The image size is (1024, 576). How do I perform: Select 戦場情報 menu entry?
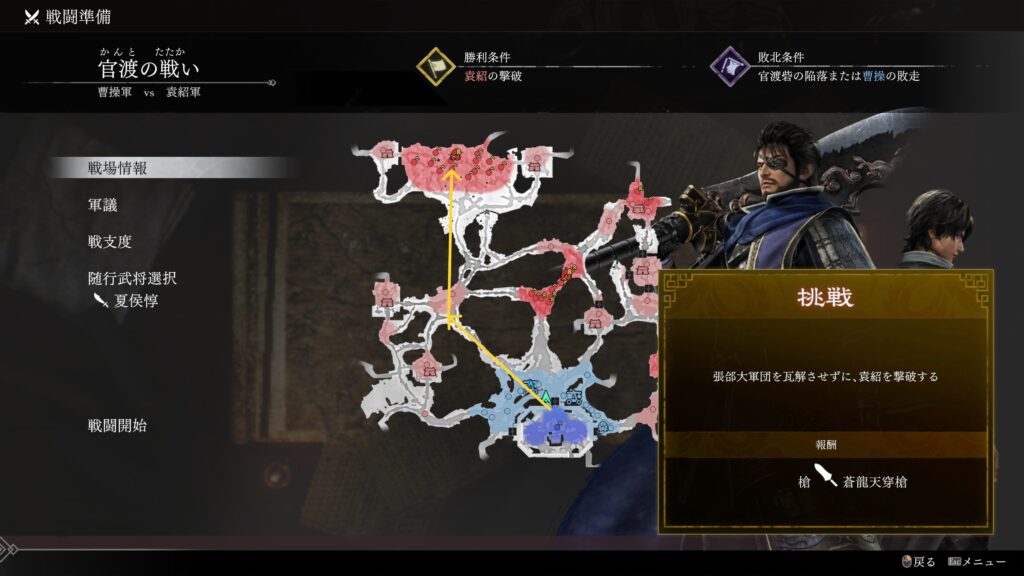tap(118, 168)
